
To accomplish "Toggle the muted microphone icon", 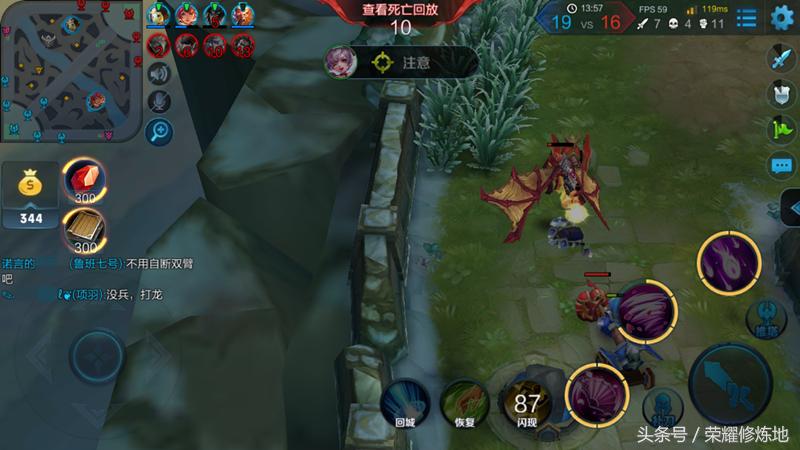I will (x=158, y=101).
